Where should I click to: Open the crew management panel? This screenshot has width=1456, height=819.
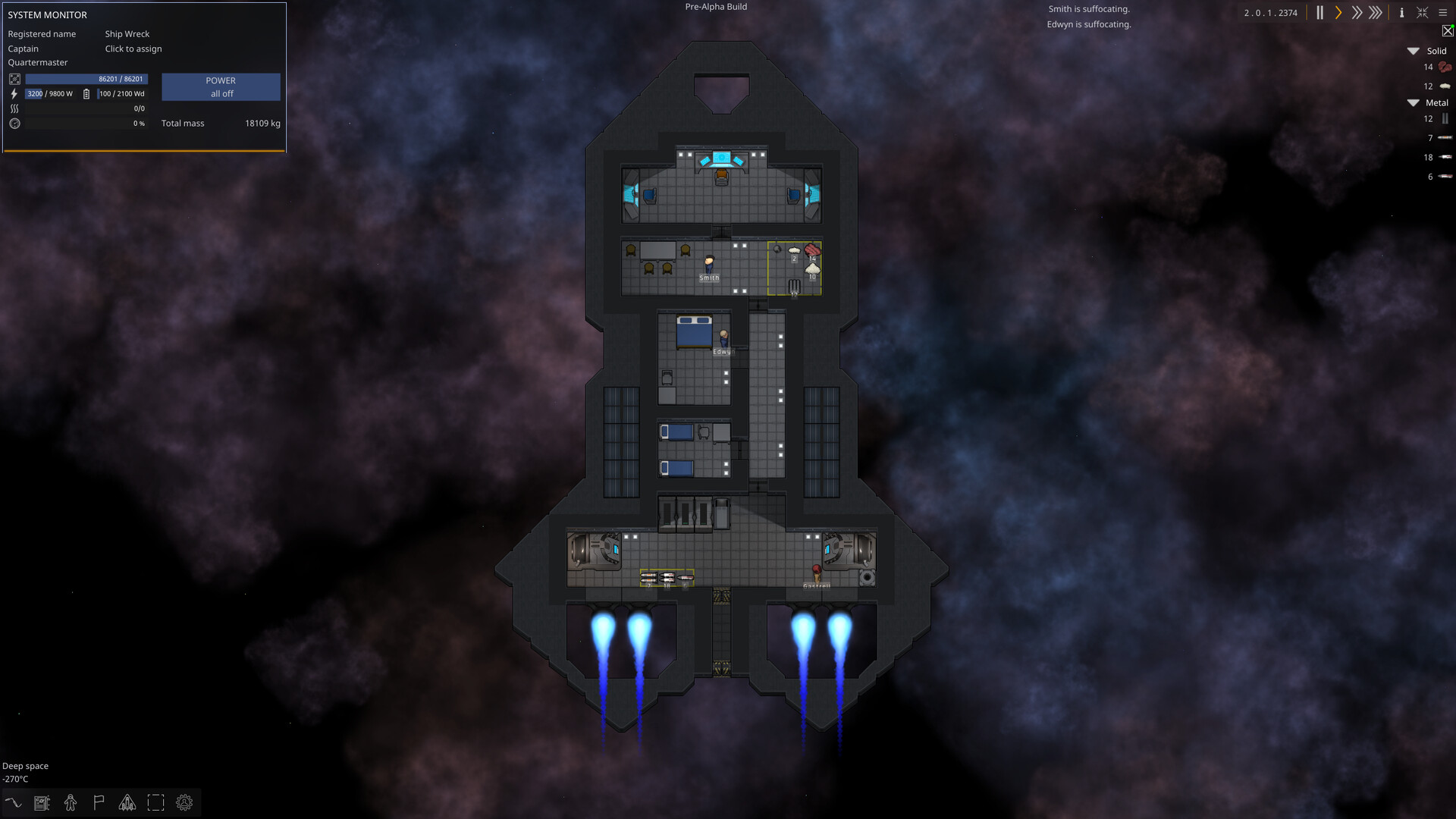click(x=71, y=802)
